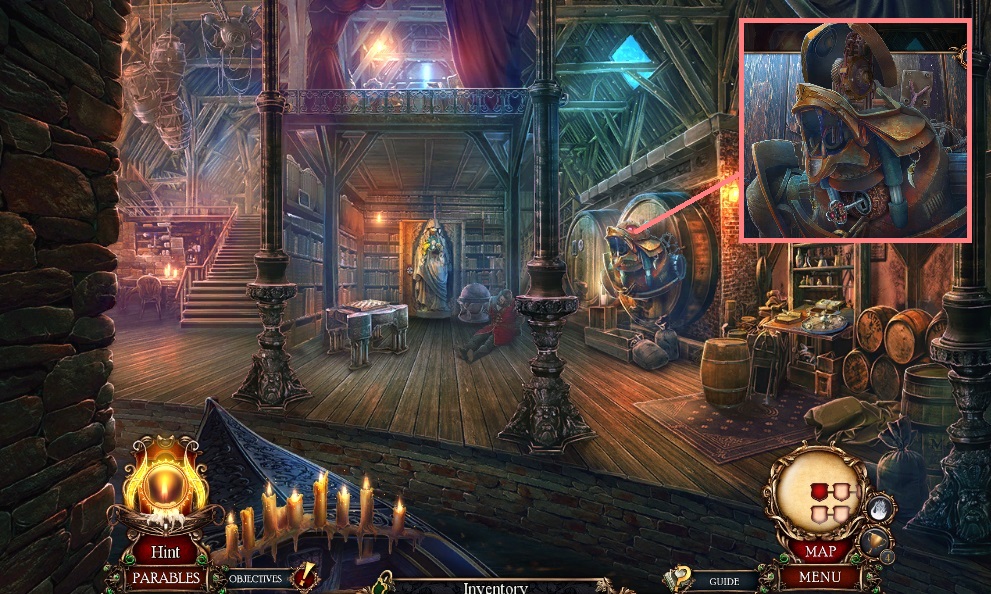The height and width of the screenshot is (594, 991).
Task: Open the game Menu
Action: coord(819,577)
